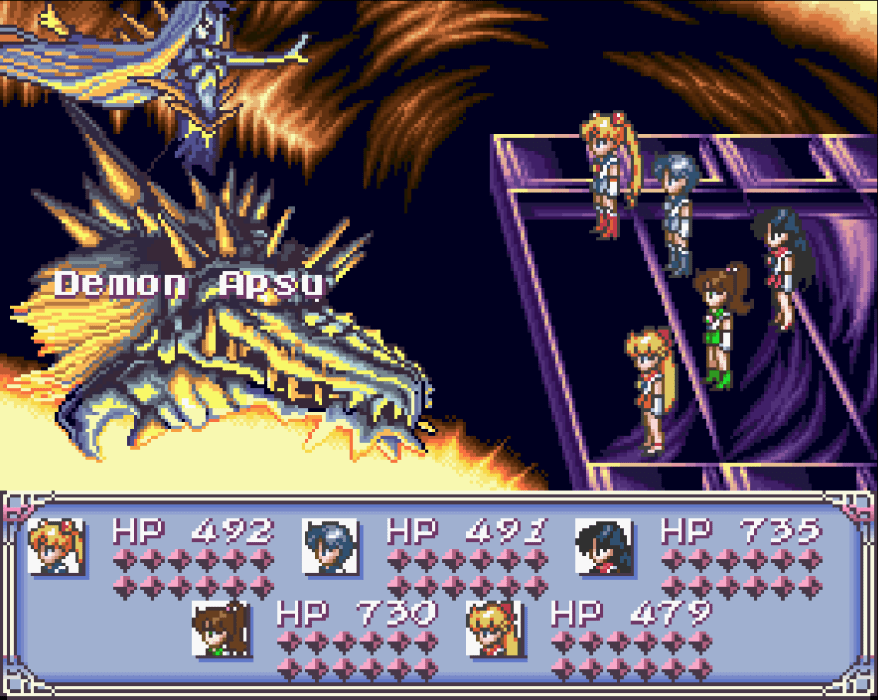Pick Sailor Jupiter's brown ponytail portrait
Viewport: 878px width, 700px height.
pyautogui.click(x=221, y=628)
